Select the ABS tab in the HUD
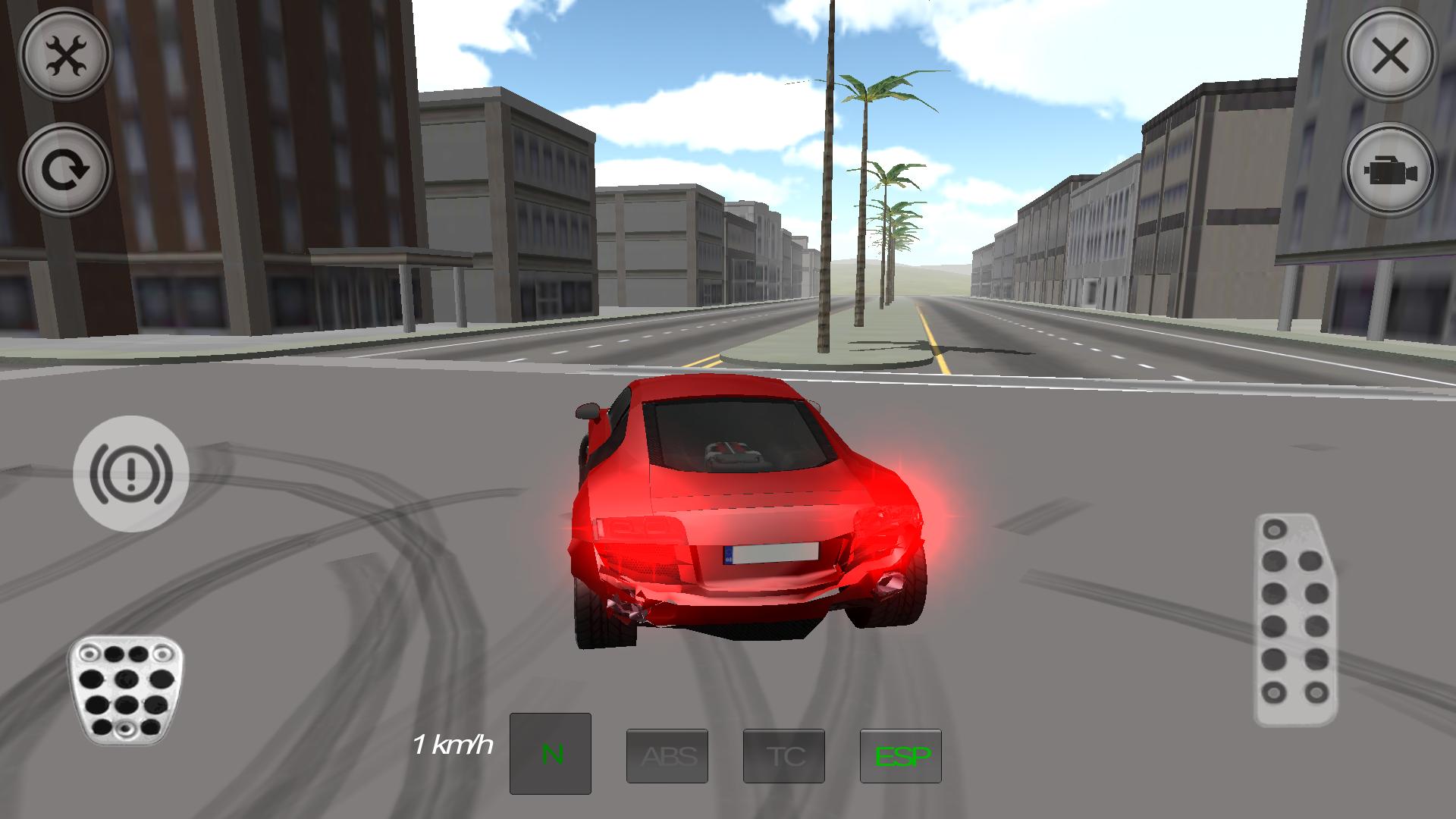This screenshot has height=819, width=1456. [667, 755]
